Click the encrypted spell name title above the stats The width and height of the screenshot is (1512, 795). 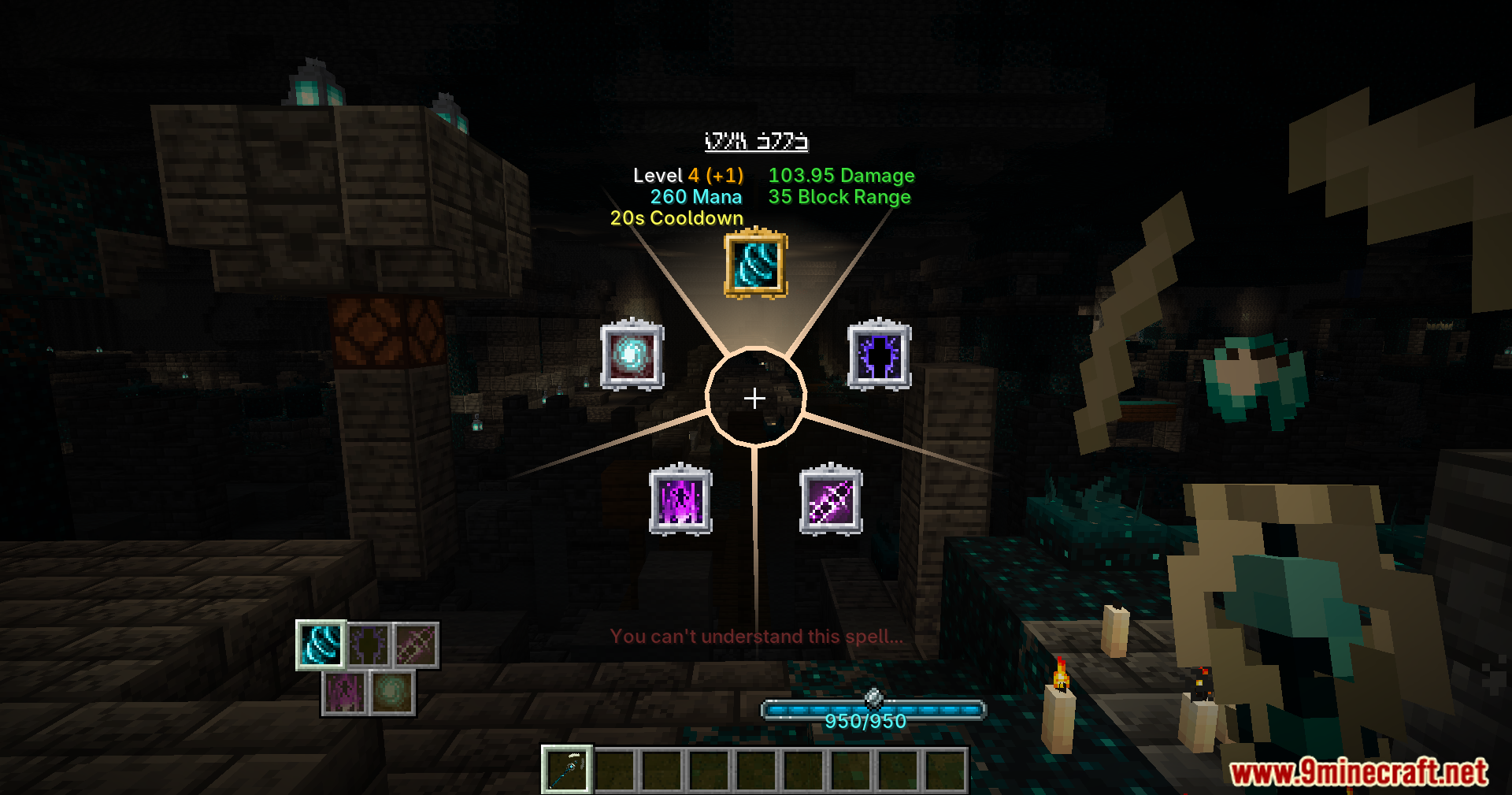point(757,142)
